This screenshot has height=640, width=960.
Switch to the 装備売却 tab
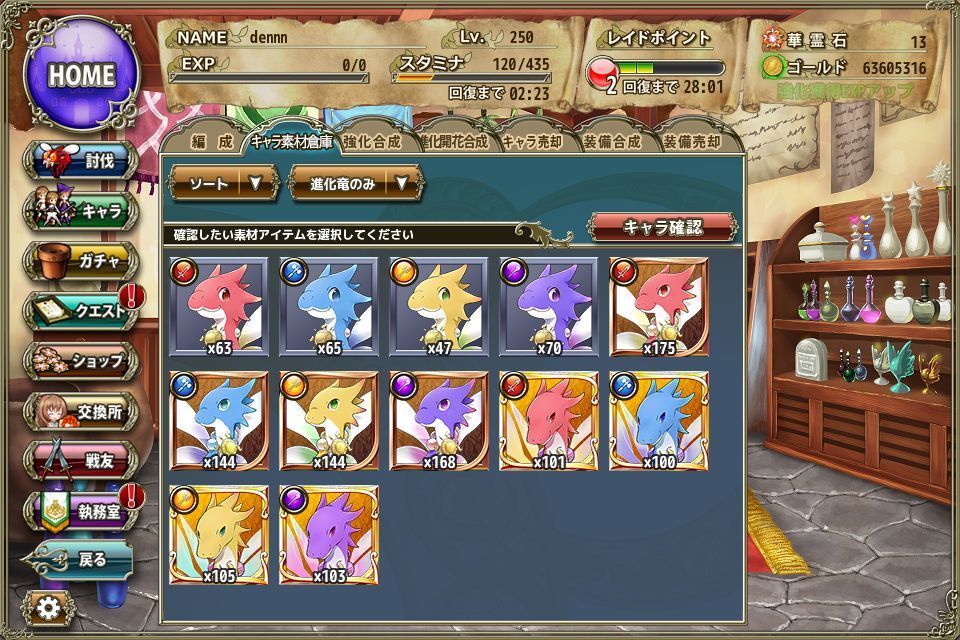tap(692, 142)
